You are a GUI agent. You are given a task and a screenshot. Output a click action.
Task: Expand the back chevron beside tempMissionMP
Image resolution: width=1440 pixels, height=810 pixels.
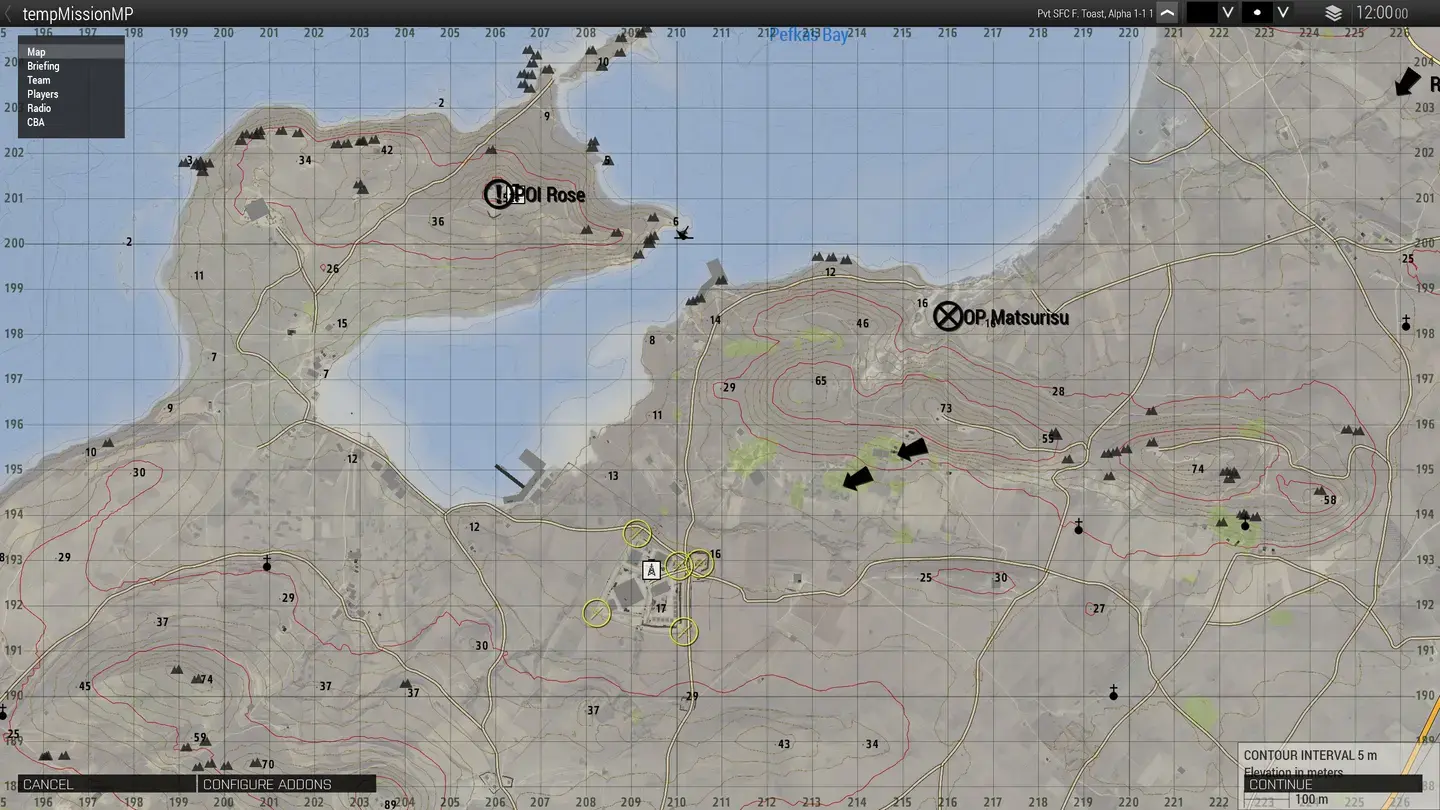pos(8,13)
